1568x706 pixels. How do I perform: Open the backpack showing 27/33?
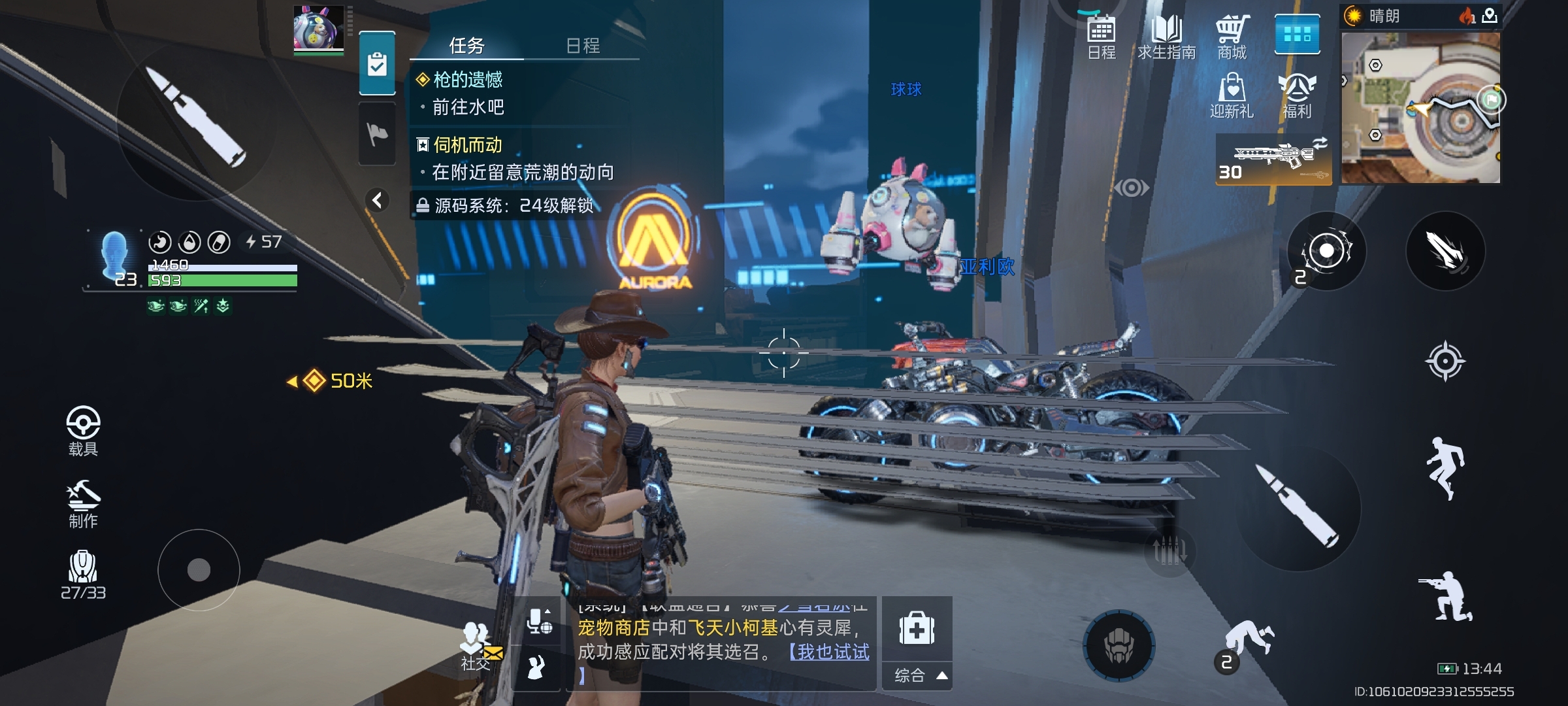tap(83, 574)
